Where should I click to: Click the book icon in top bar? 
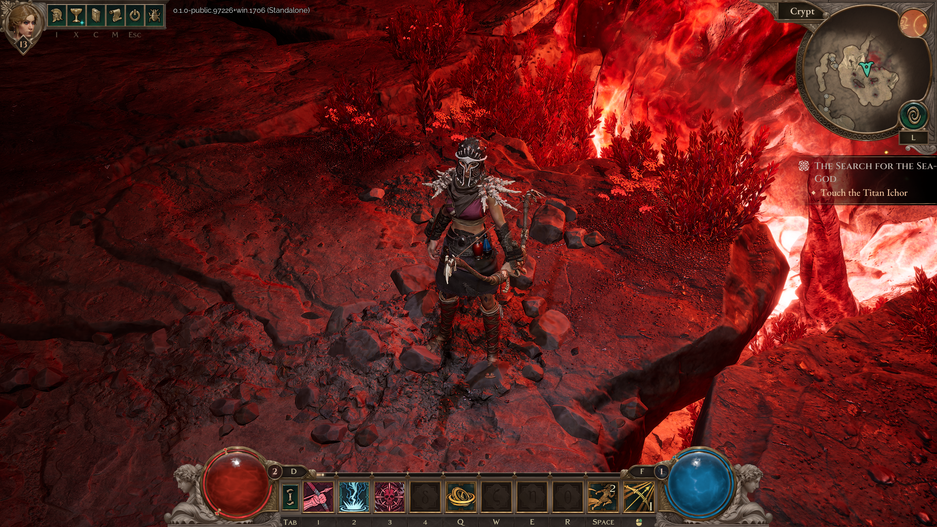pos(96,16)
